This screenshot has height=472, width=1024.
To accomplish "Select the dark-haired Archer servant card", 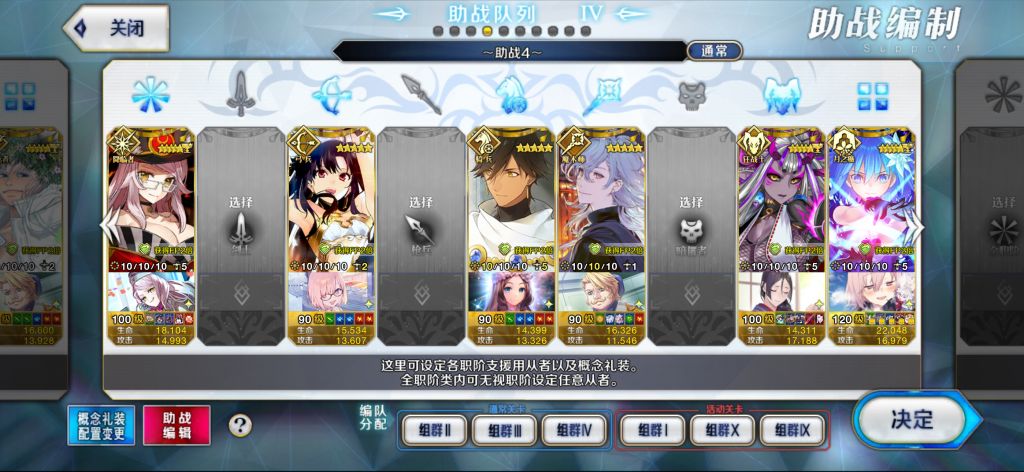I will coord(331,200).
